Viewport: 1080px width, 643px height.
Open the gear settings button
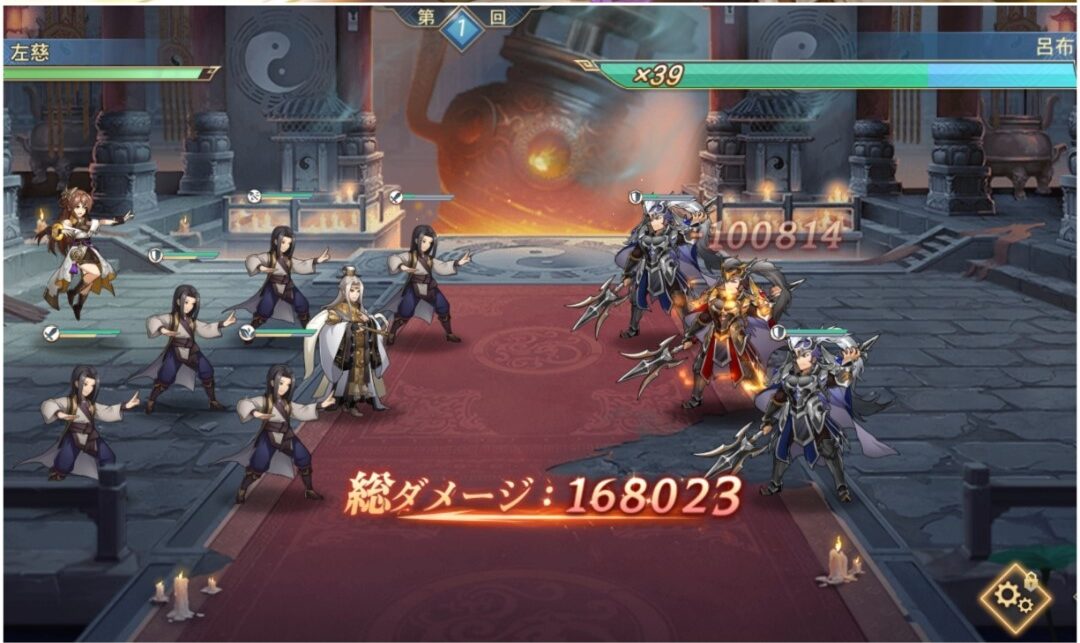click(x=1014, y=598)
